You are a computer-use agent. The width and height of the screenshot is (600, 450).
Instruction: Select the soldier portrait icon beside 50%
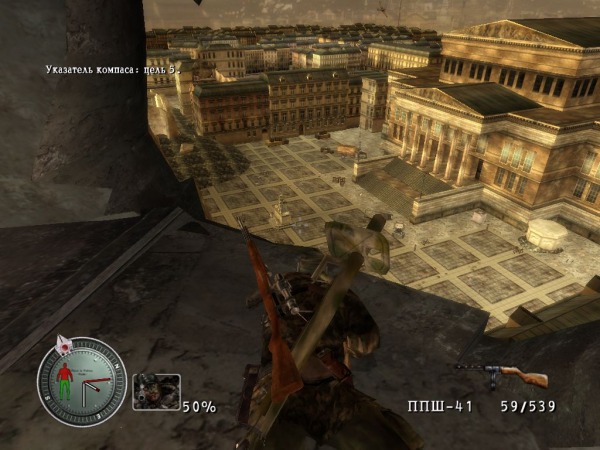click(x=156, y=392)
